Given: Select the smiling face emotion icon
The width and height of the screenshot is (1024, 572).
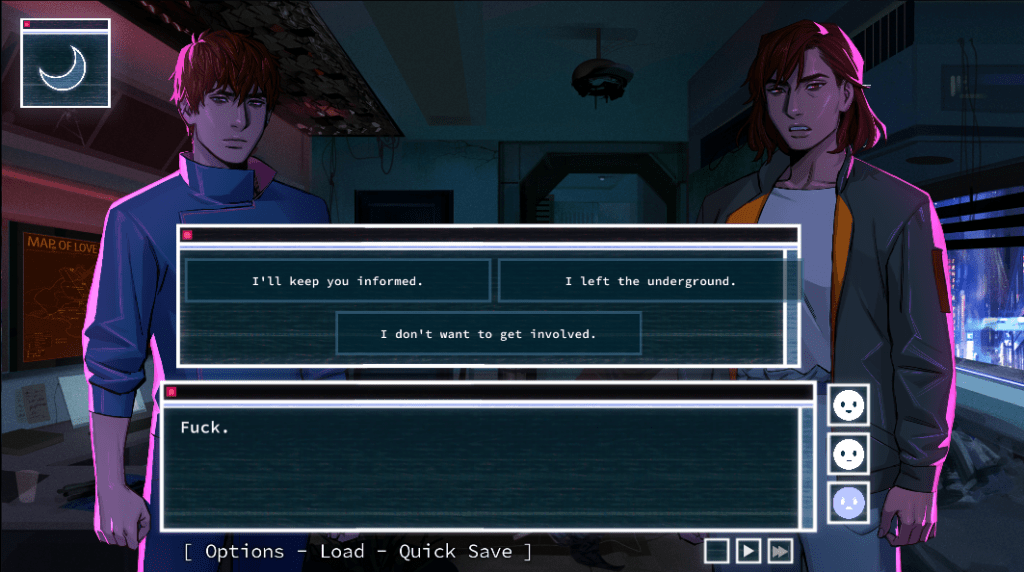Looking at the screenshot, I should click(848, 405).
